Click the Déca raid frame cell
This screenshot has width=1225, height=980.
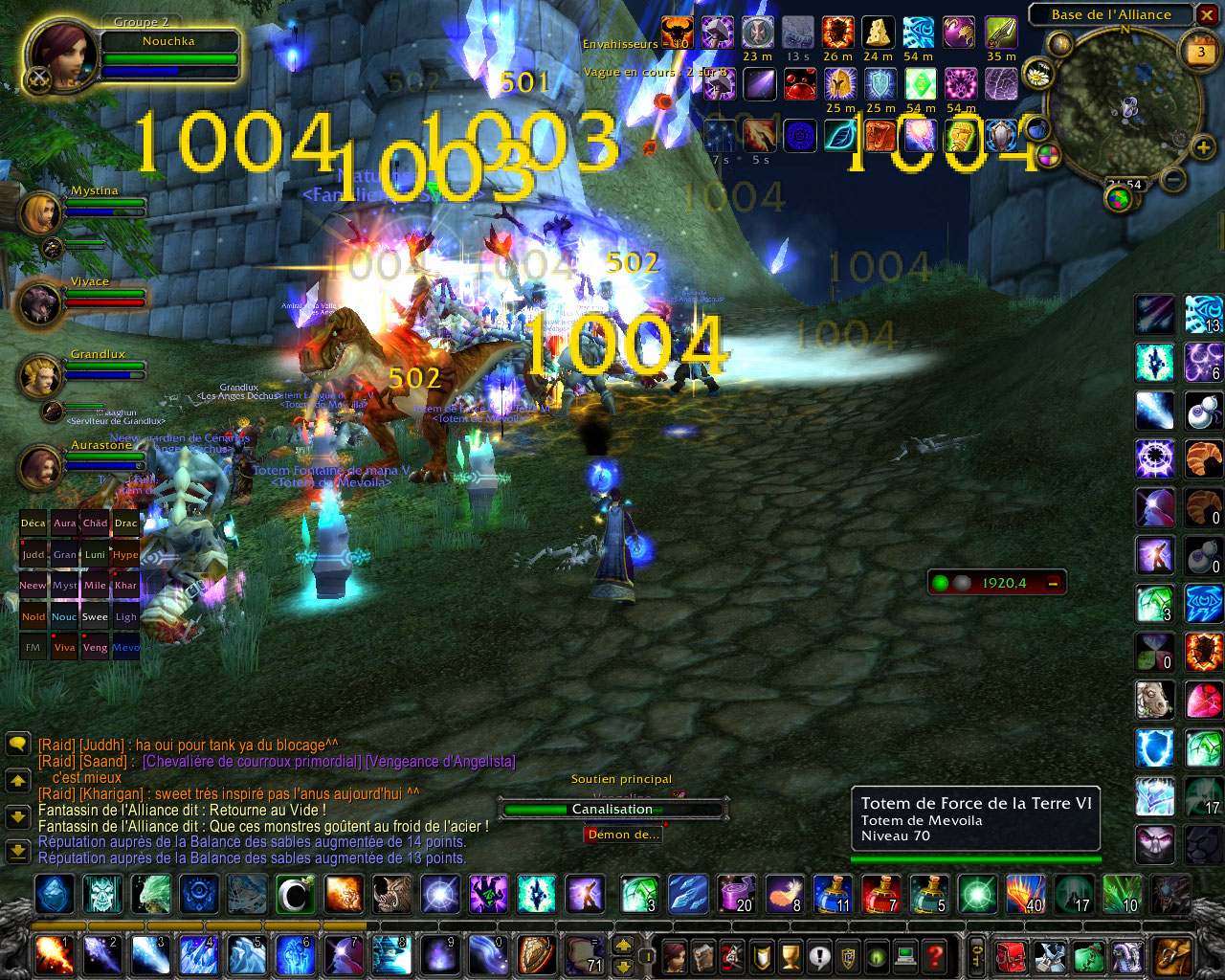(33, 523)
